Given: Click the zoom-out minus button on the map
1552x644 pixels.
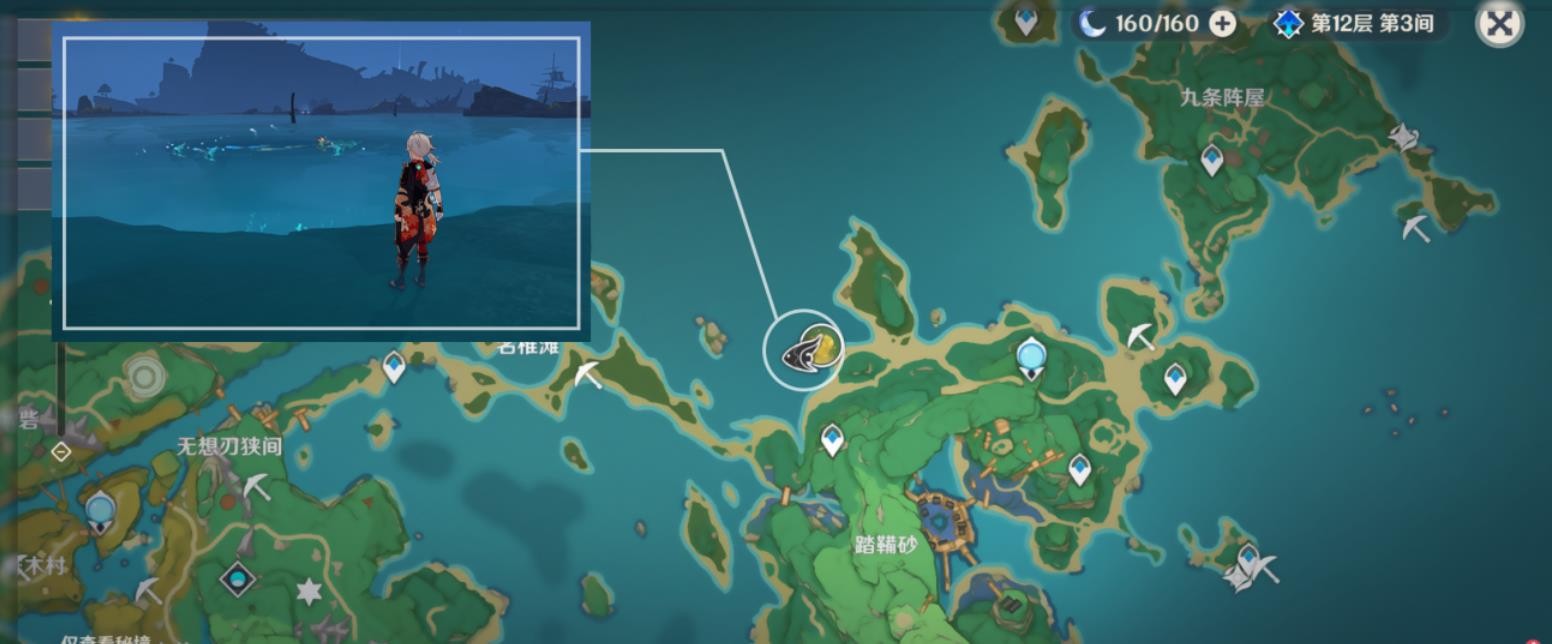Looking at the screenshot, I should click(61, 452).
